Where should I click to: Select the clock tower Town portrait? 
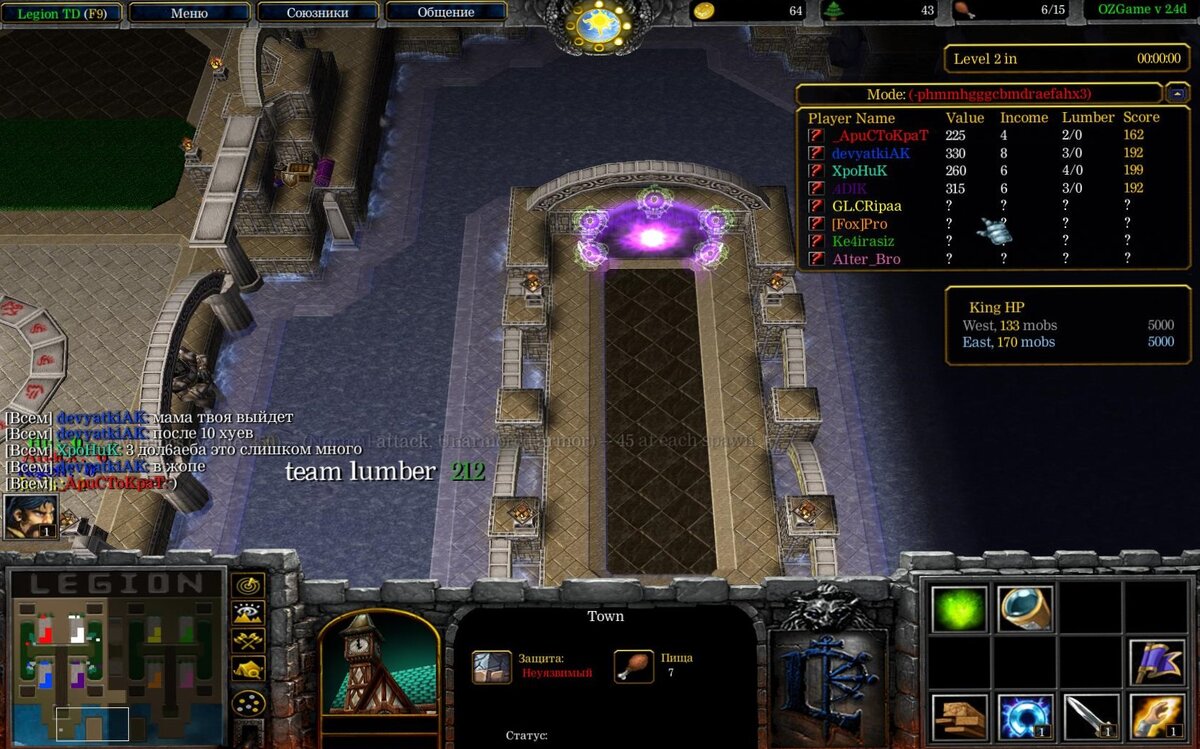click(x=379, y=663)
